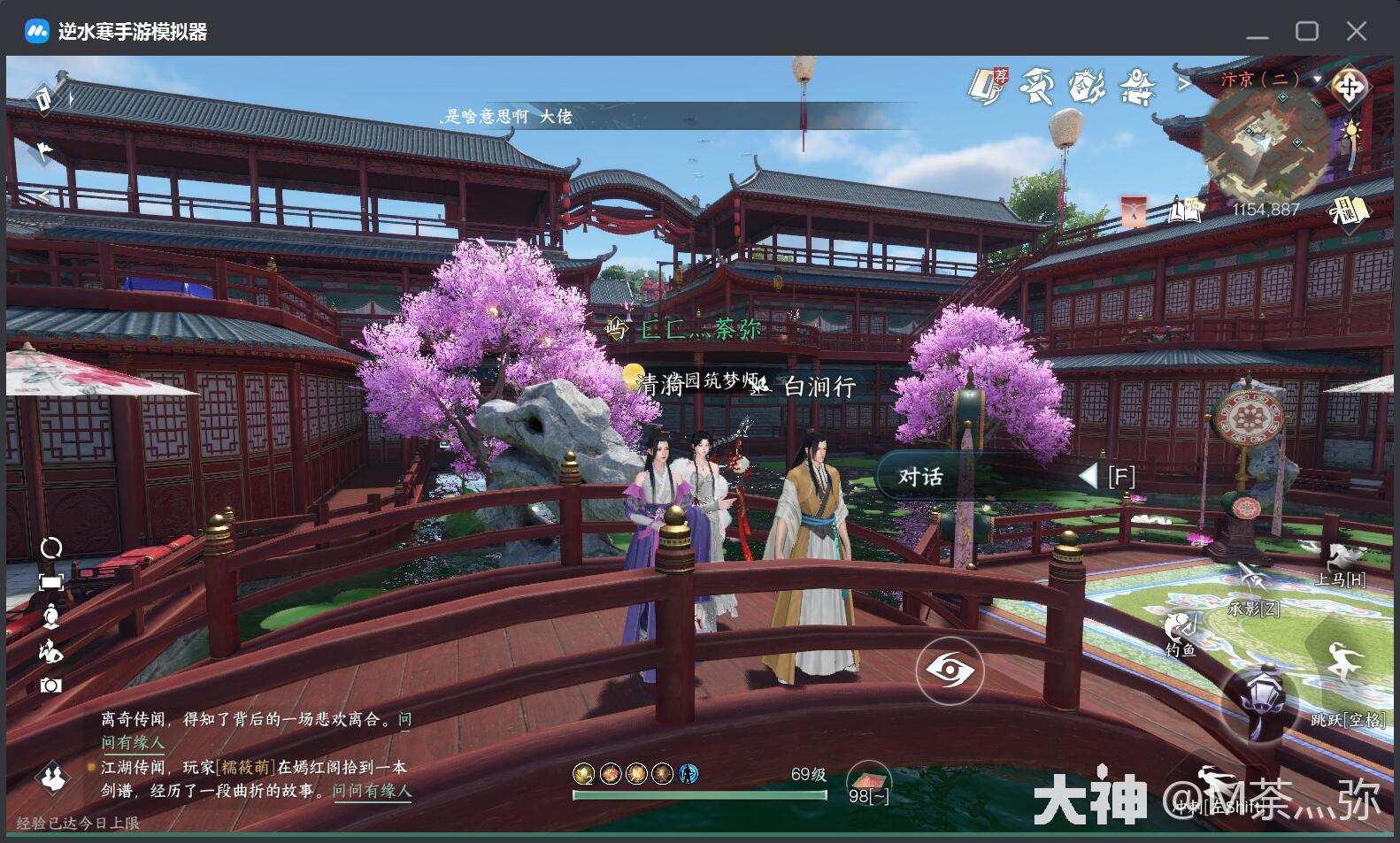Image resolution: width=1400 pixels, height=843 pixels.
Task: Click the green 问问有缘人 chat link
Action: coord(372,793)
